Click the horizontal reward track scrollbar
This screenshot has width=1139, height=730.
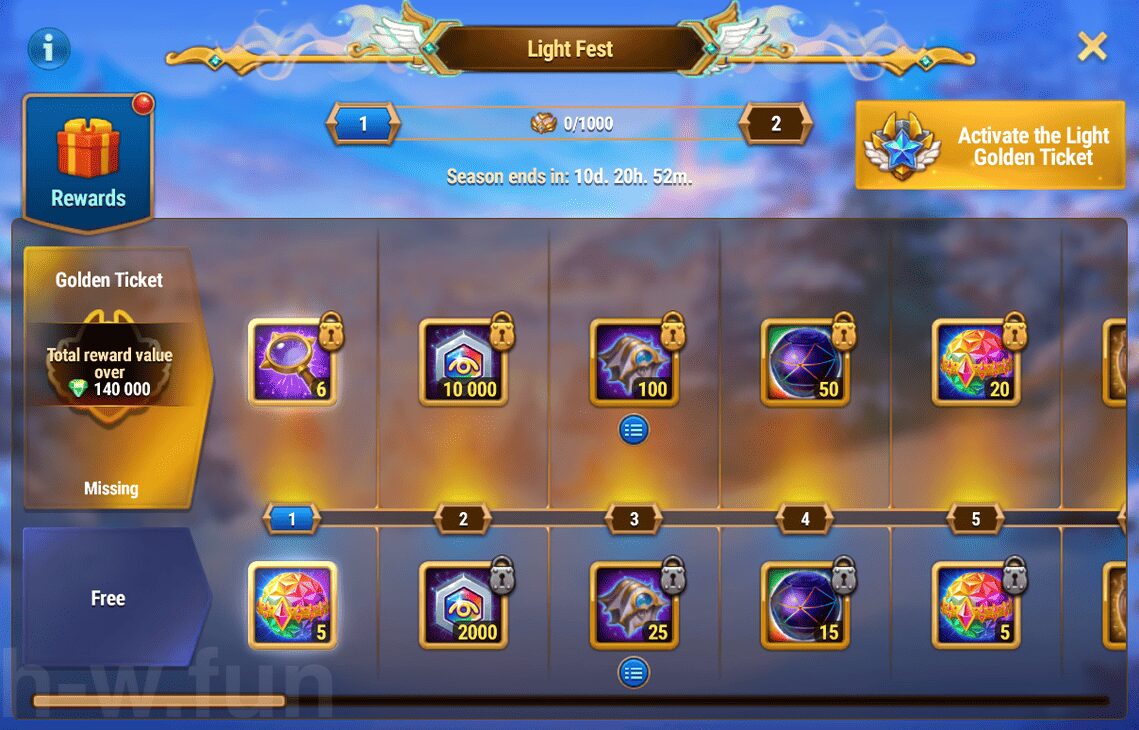coord(570,701)
